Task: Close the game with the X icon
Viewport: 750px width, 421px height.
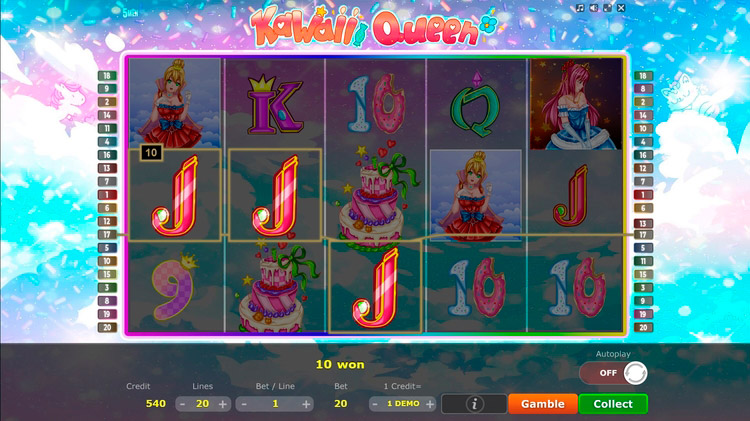Action: [x=621, y=8]
